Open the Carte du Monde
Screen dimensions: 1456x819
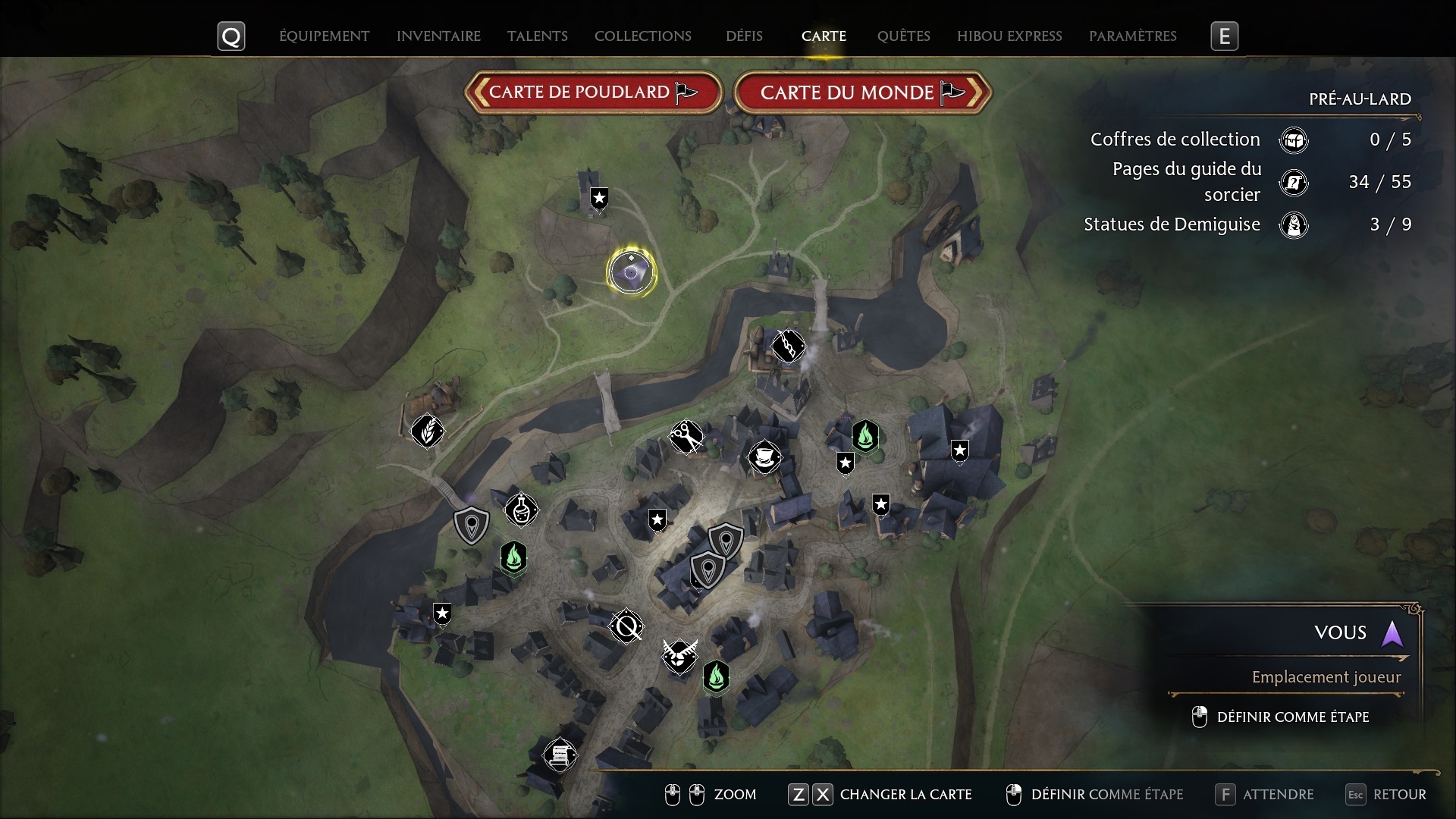point(862,93)
